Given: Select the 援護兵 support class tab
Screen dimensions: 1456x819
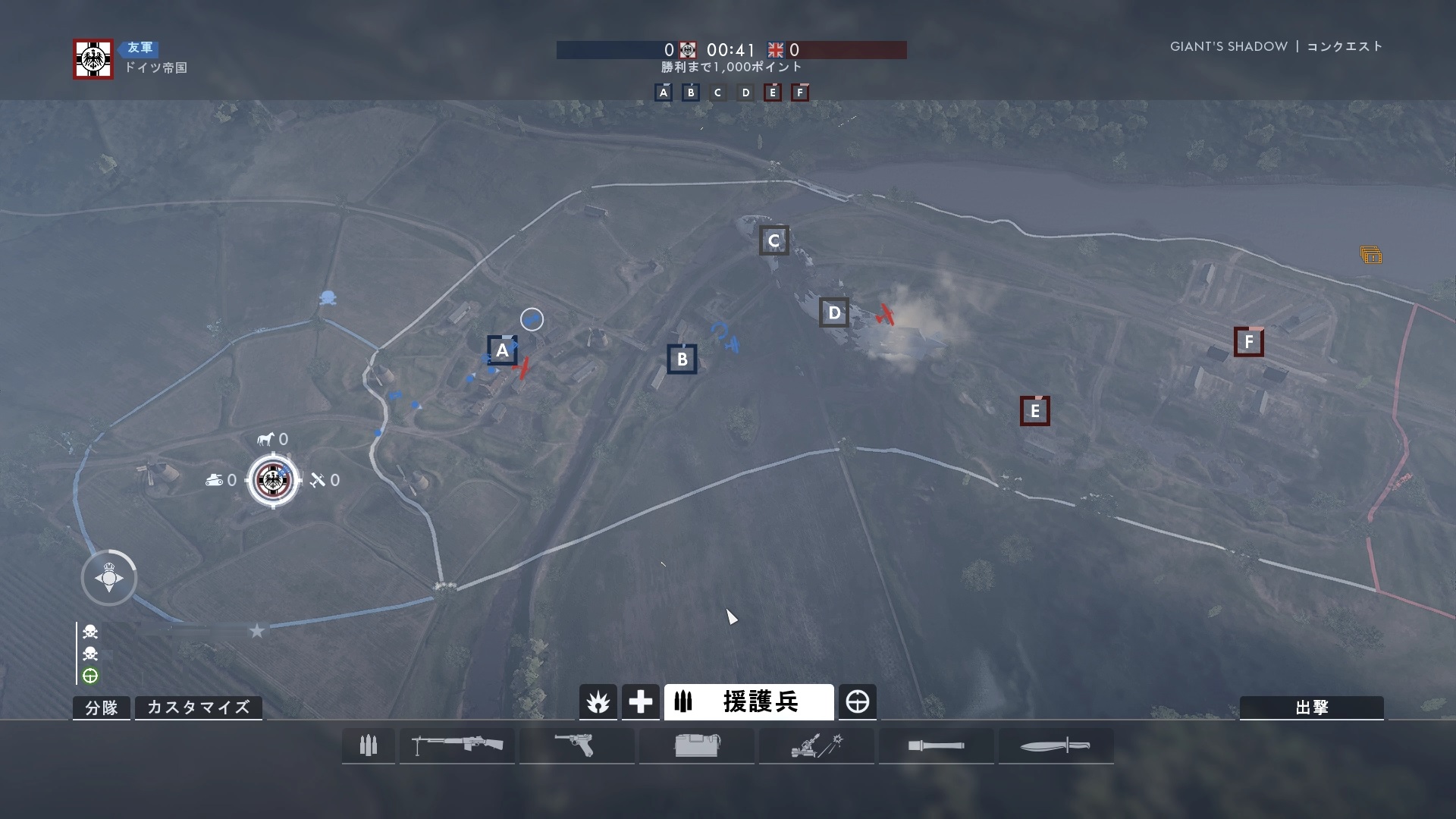Looking at the screenshot, I should click(748, 702).
